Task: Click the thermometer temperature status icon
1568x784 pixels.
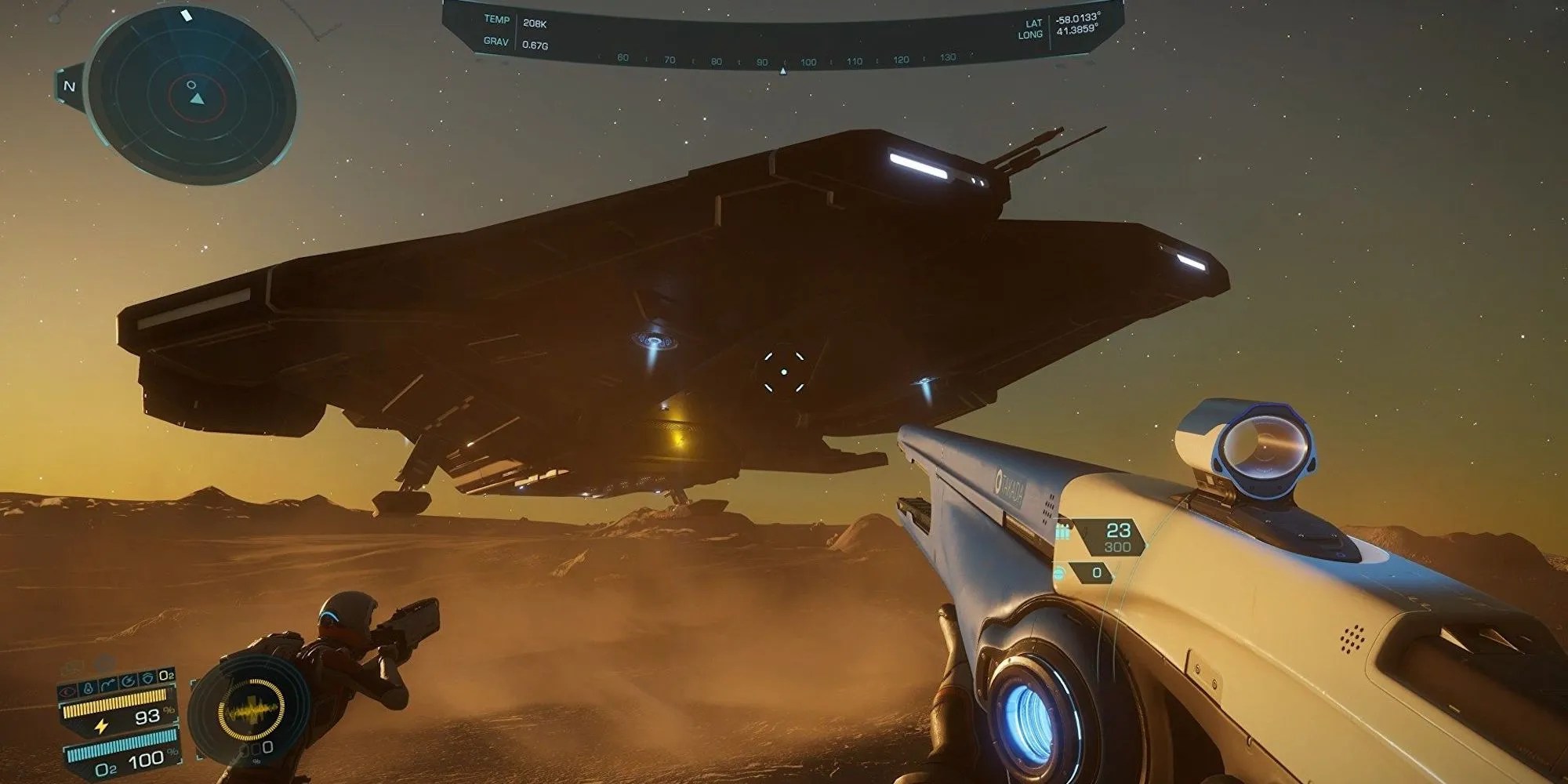Action: pos(88,686)
